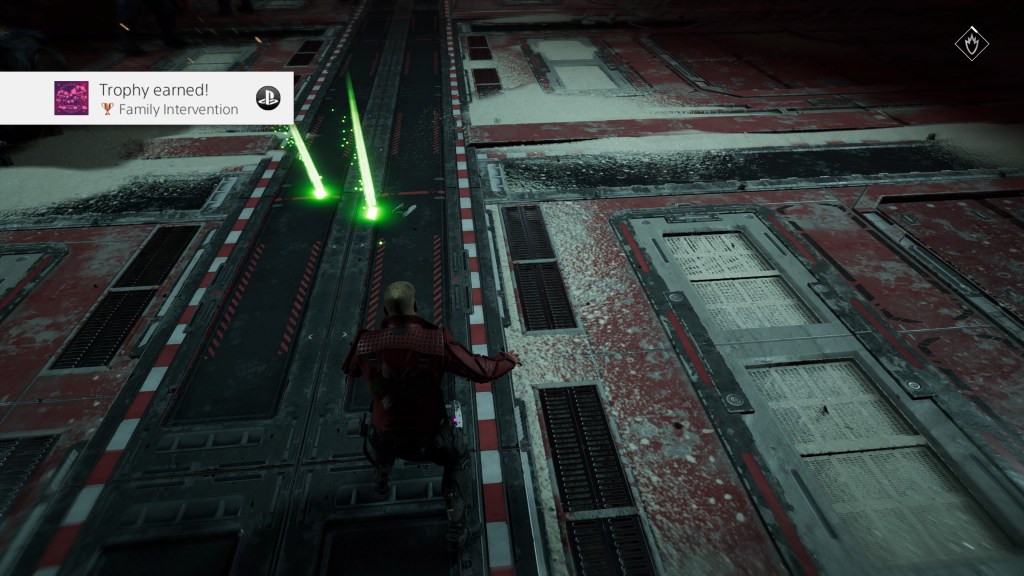Open the Family Intervention trophy notification
The height and width of the screenshot is (576, 1024).
coord(168,99)
